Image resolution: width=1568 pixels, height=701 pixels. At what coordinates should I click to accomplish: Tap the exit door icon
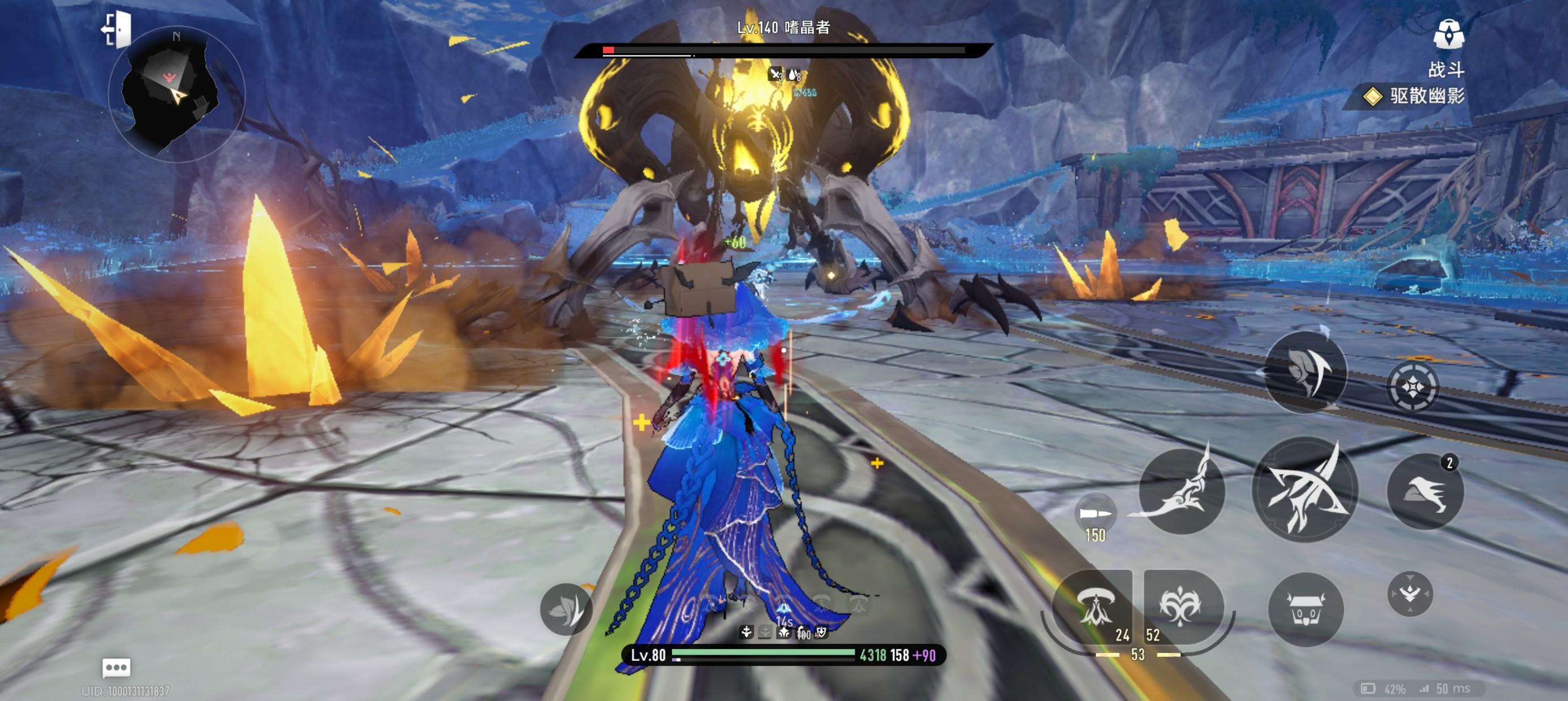coord(117,29)
